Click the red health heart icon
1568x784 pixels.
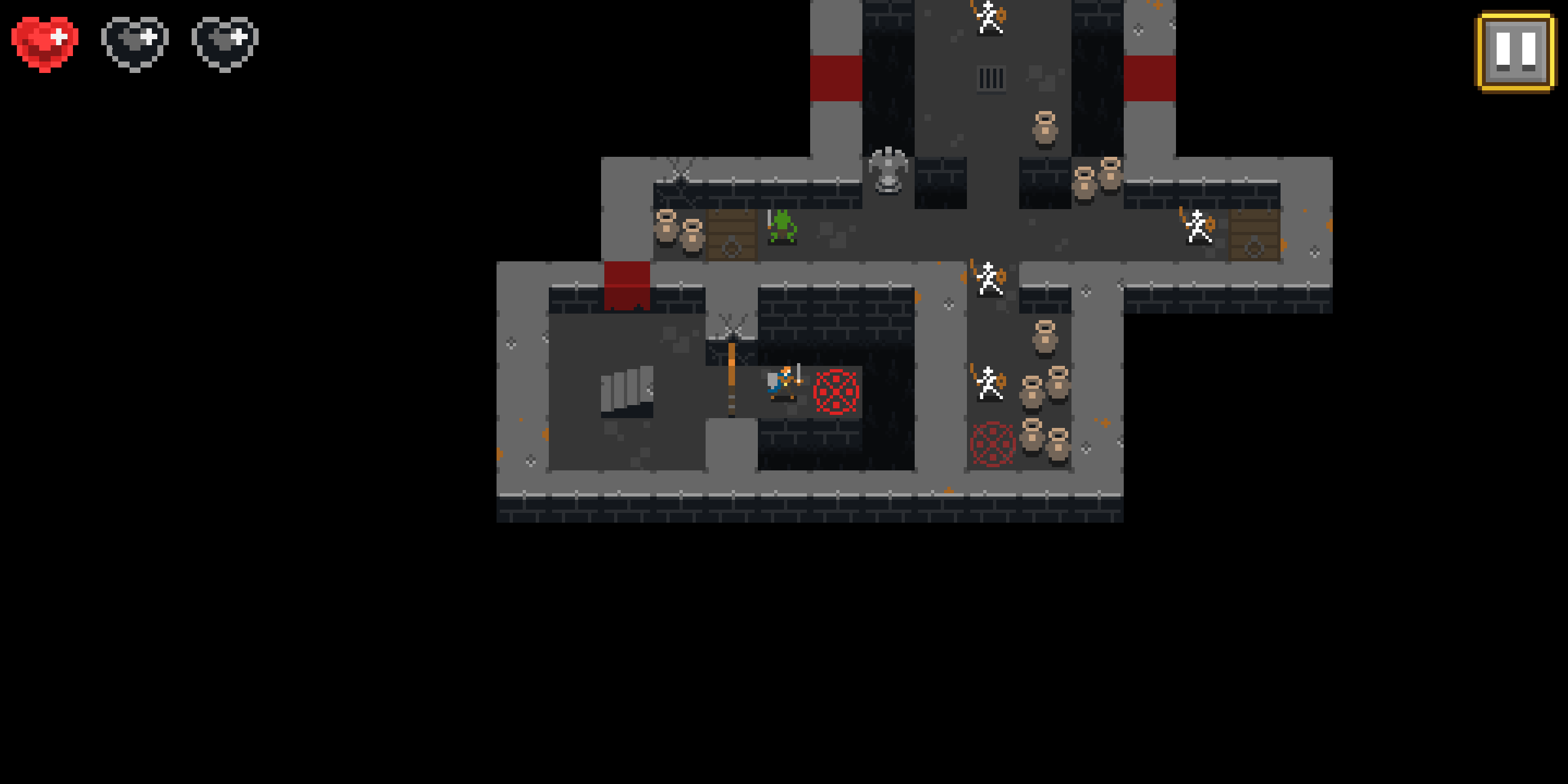[x=46, y=40]
